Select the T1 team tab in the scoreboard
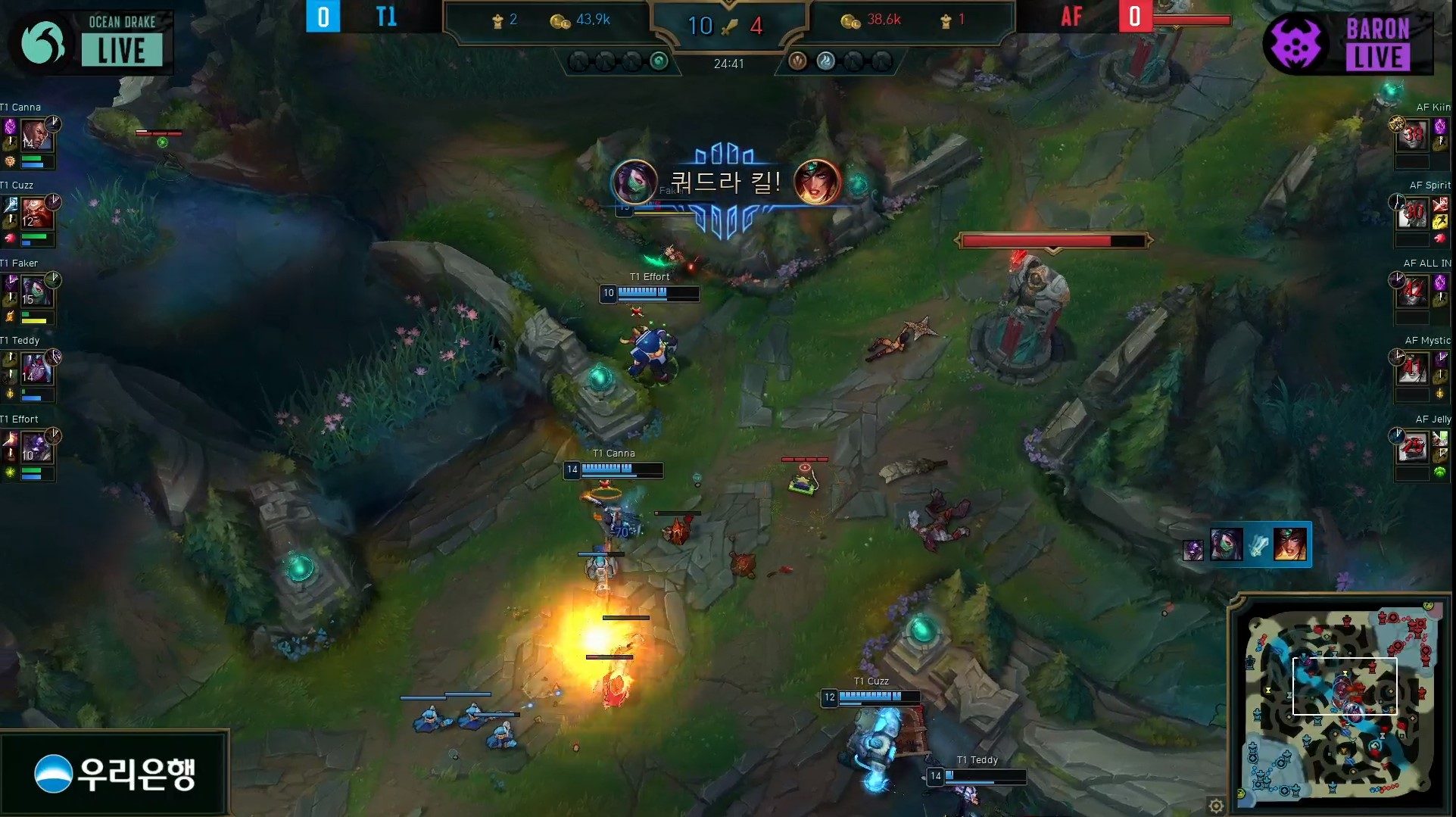Screen dimensions: 1456x817 pyautogui.click(x=388, y=17)
